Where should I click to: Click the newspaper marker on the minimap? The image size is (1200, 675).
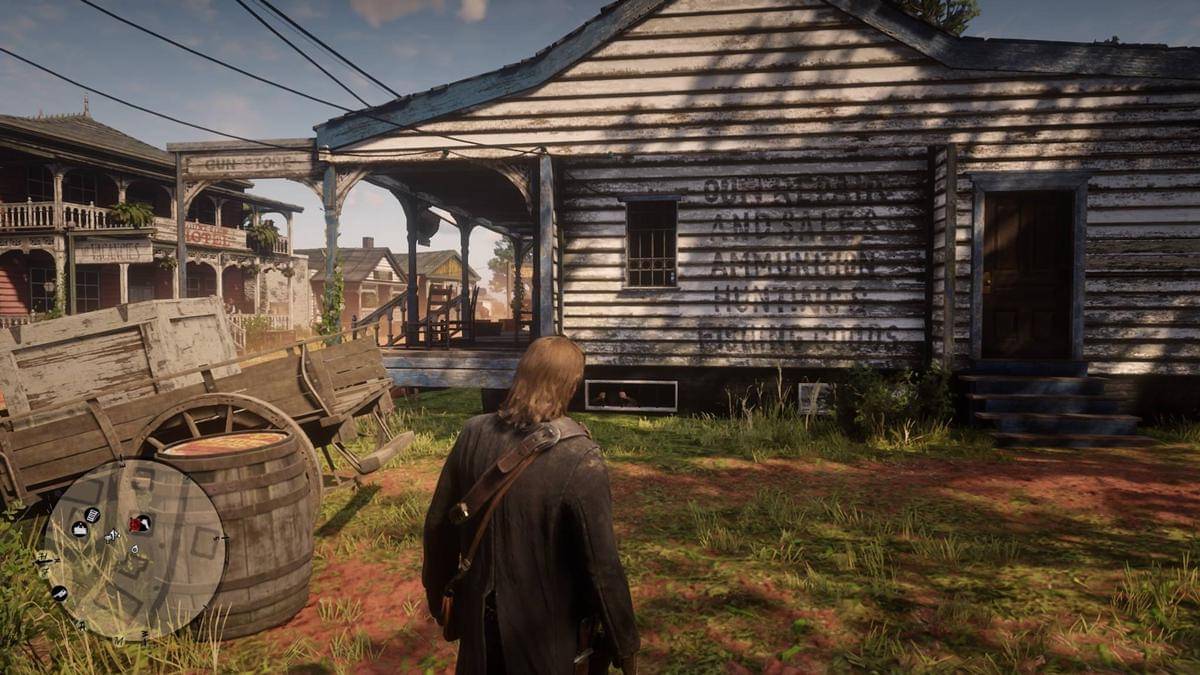[91, 515]
